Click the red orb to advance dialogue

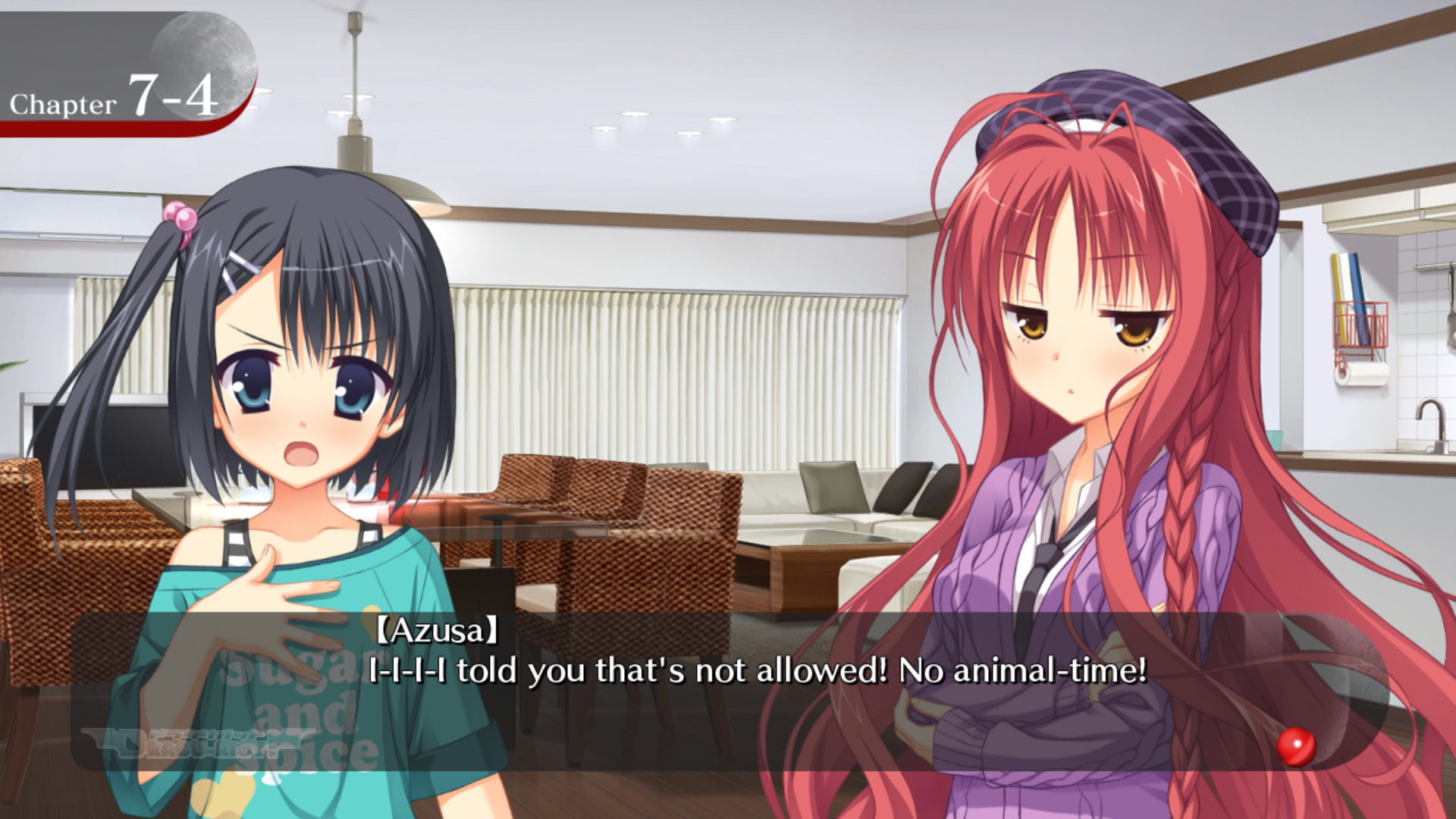pos(1296,746)
